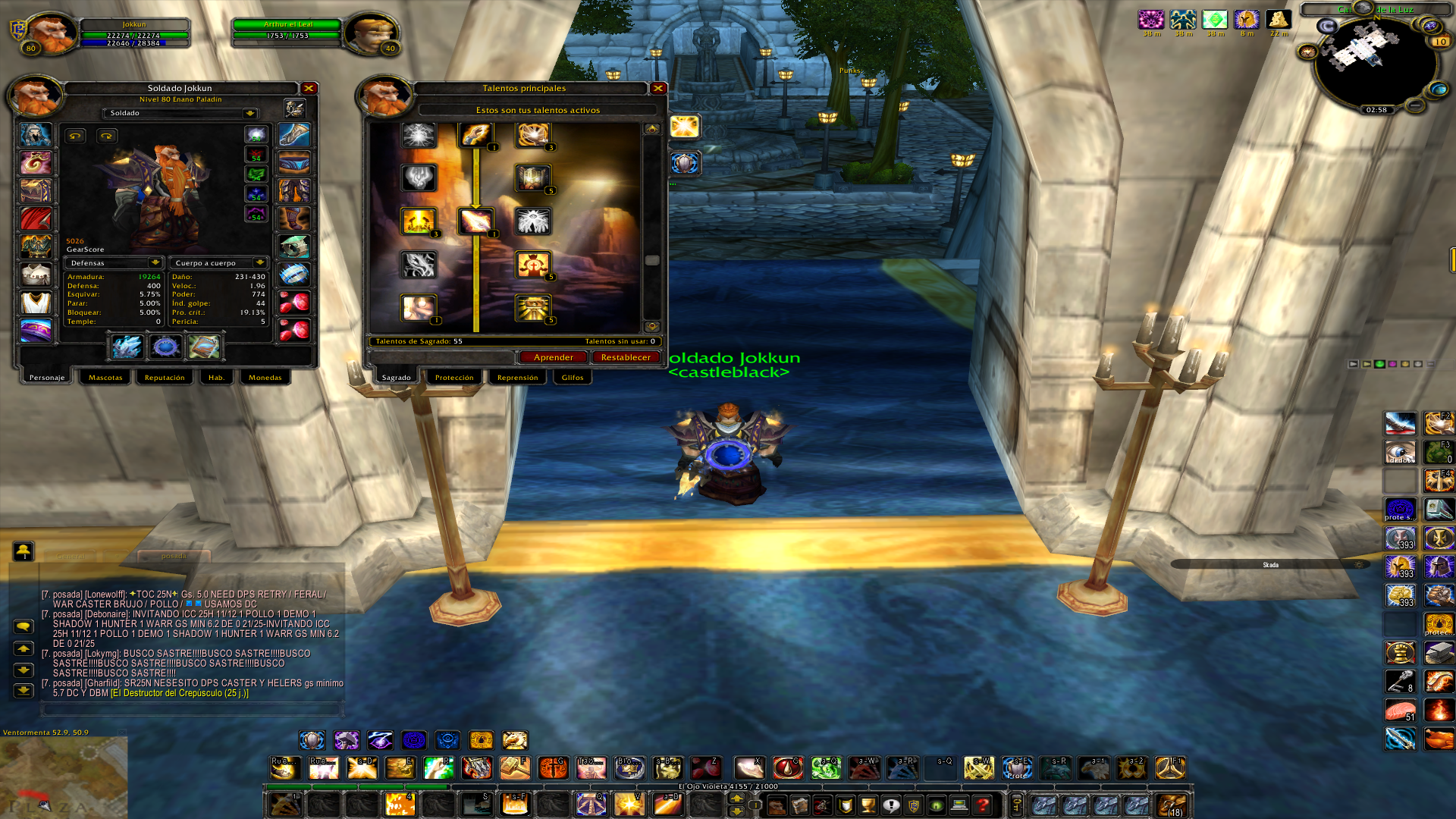This screenshot has width=1456, height=819.
Task: Click the red question mark help button
Action: point(983,805)
